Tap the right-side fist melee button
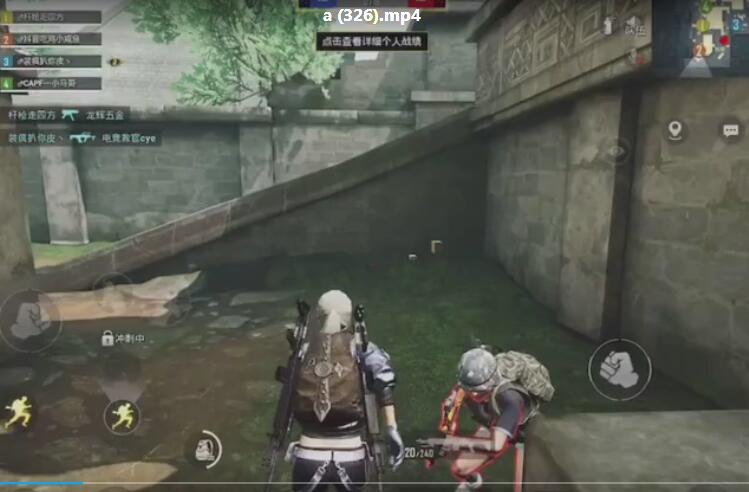 coord(619,369)
